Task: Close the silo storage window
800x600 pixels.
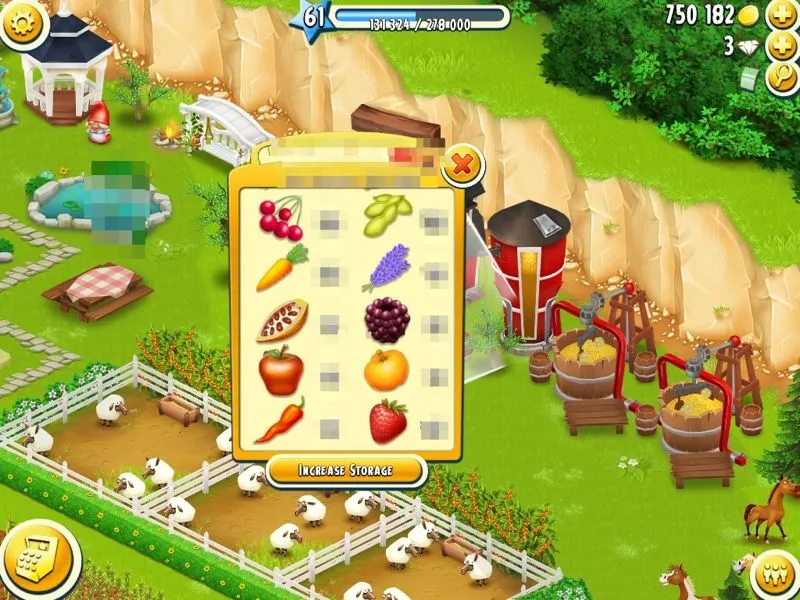Action: click(461, 165)
